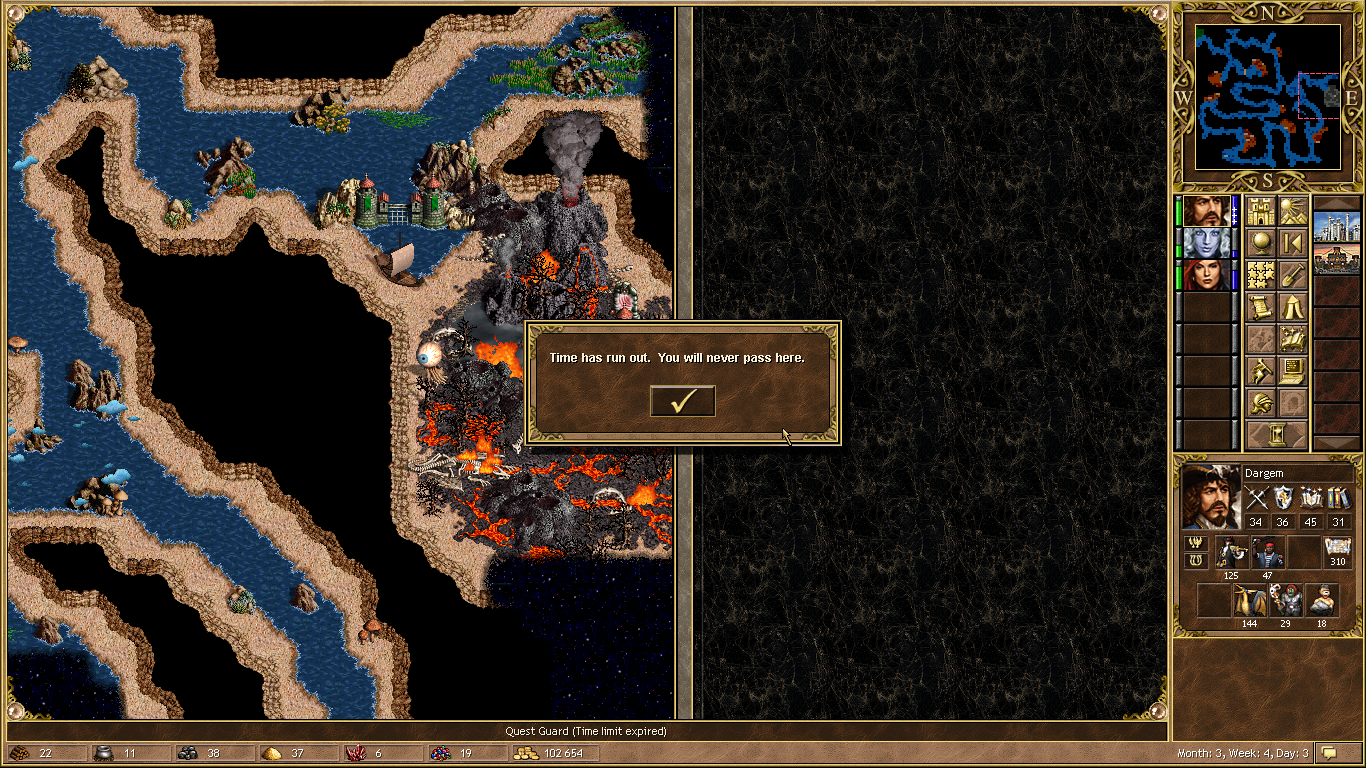
Task: Open the Kingdom Overview castle button
Action: (x=1260, y=212)
